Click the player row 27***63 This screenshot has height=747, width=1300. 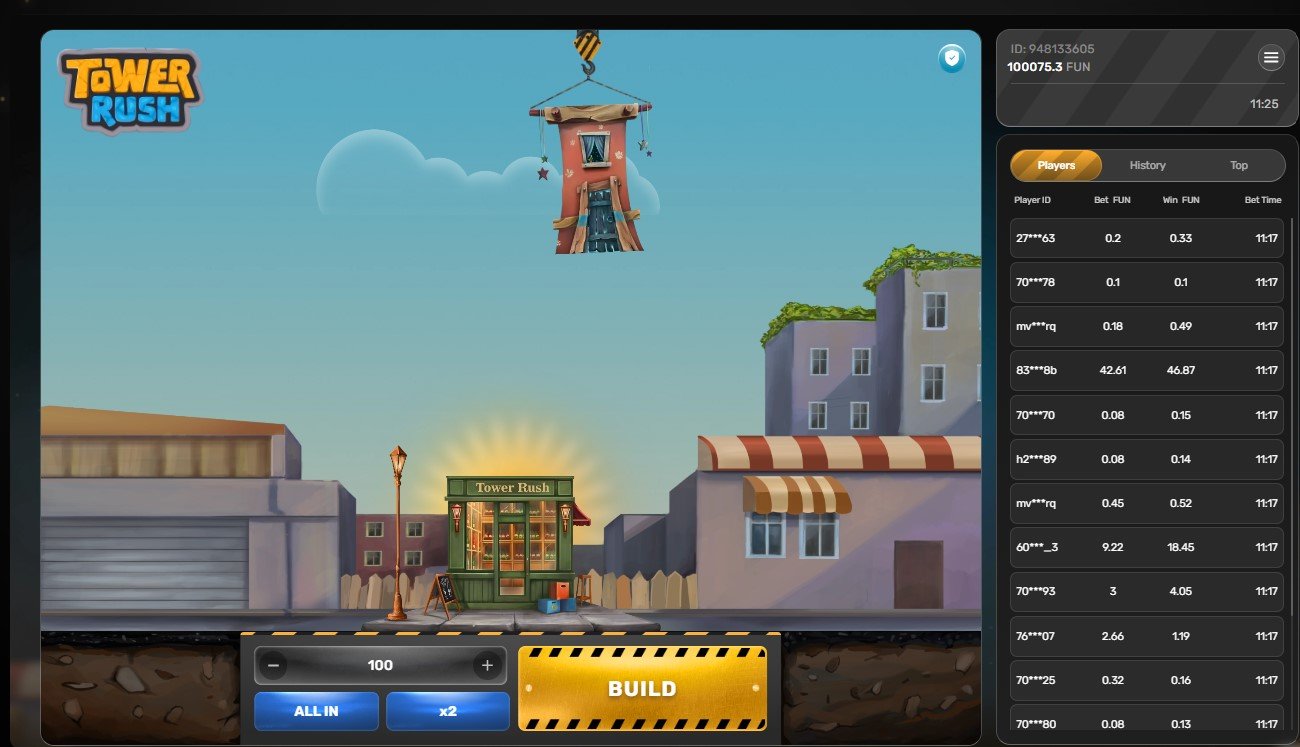pyautogui.click(x=1146, y=238)
